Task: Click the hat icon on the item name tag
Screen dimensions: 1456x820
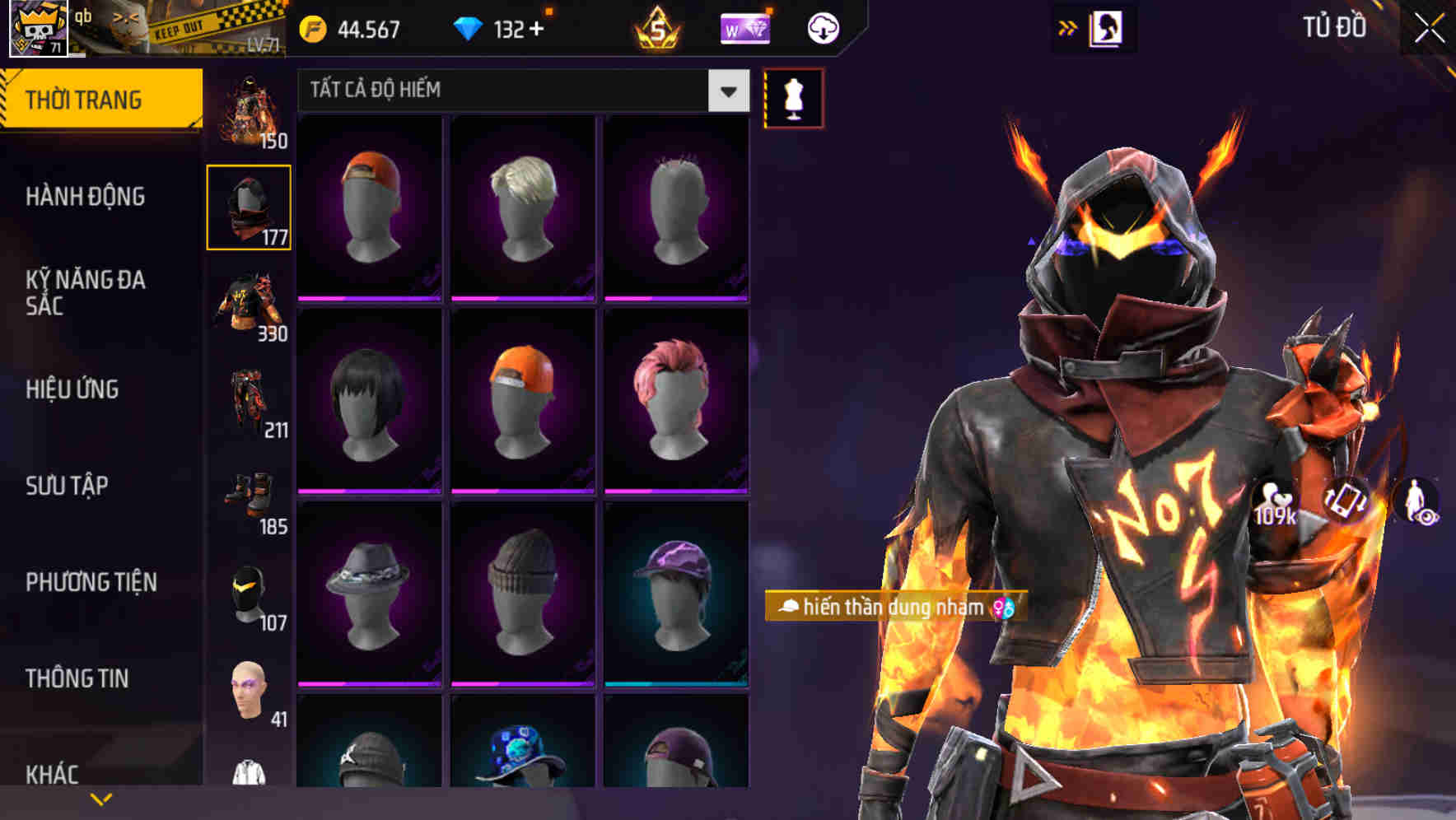Action: 788,608
